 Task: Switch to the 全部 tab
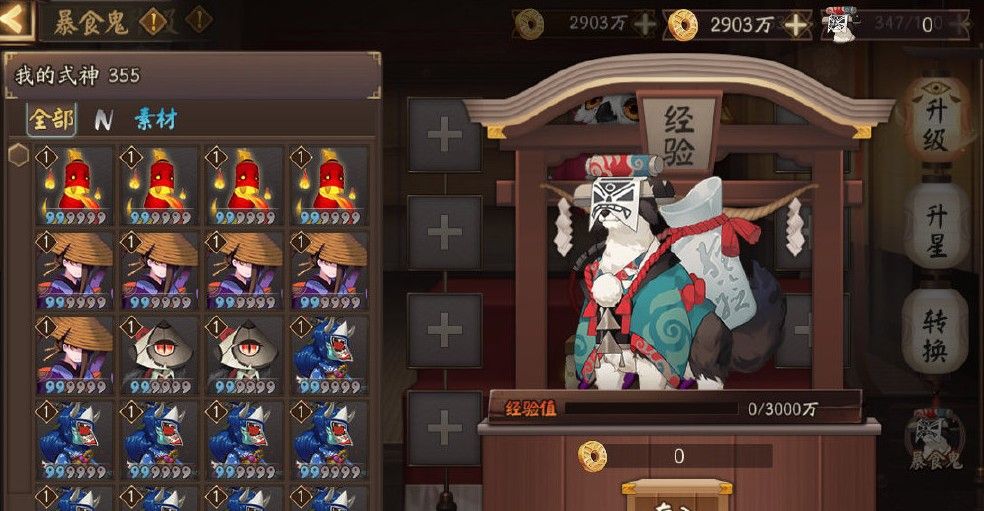[x=52, y=120]
